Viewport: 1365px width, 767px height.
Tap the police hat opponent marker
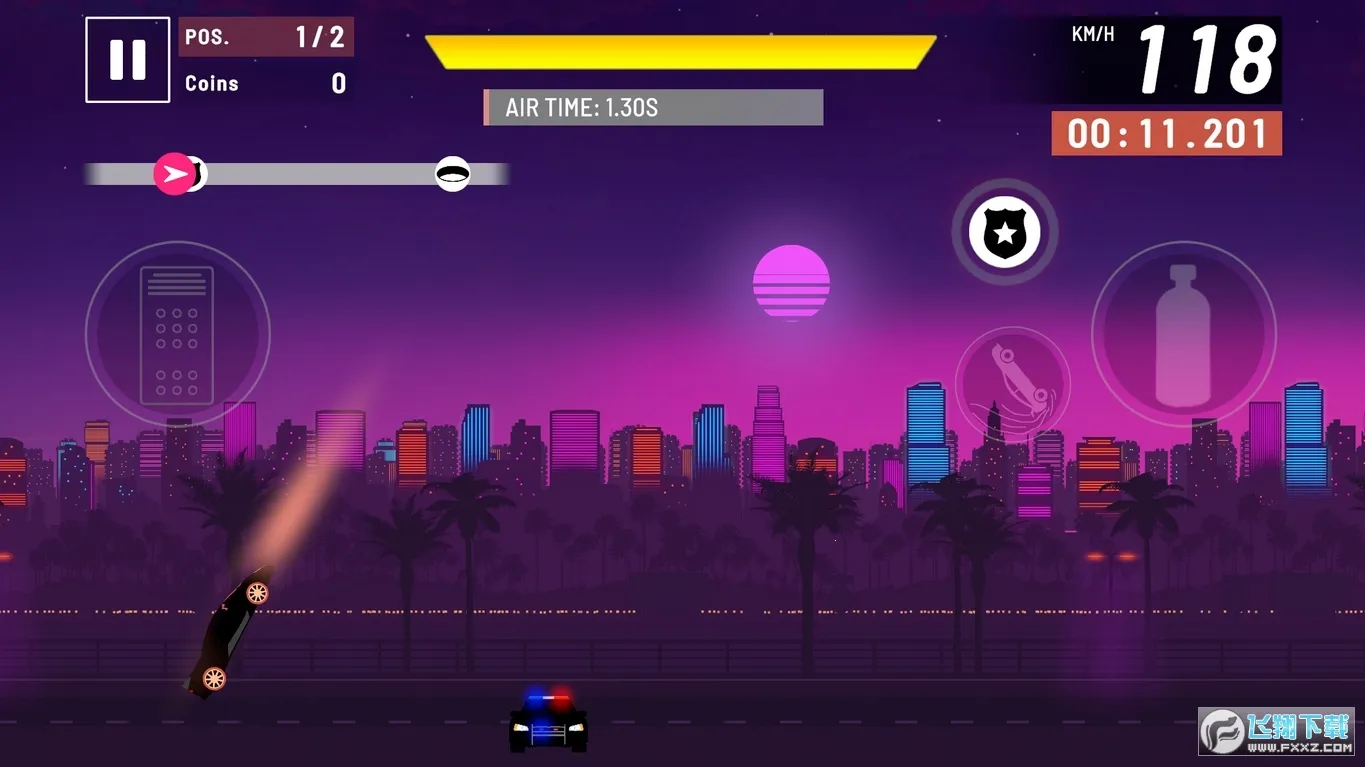tap(453, 174)
